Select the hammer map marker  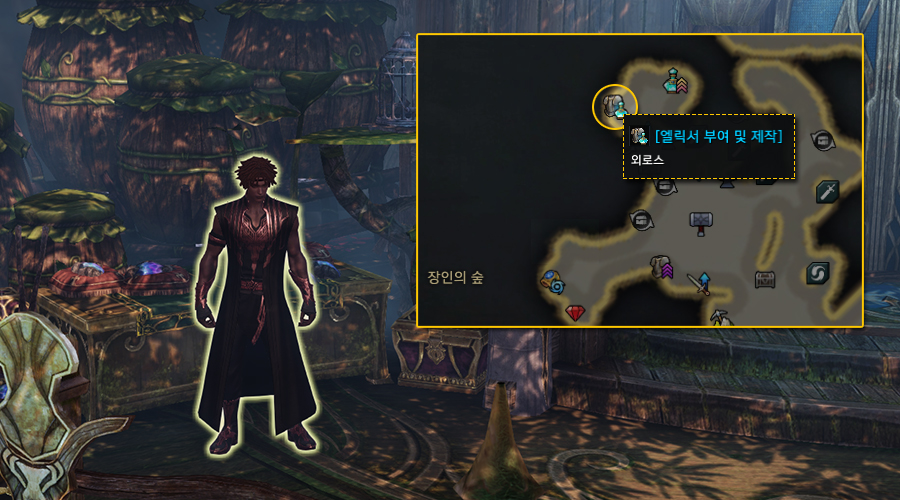(701, 221)
